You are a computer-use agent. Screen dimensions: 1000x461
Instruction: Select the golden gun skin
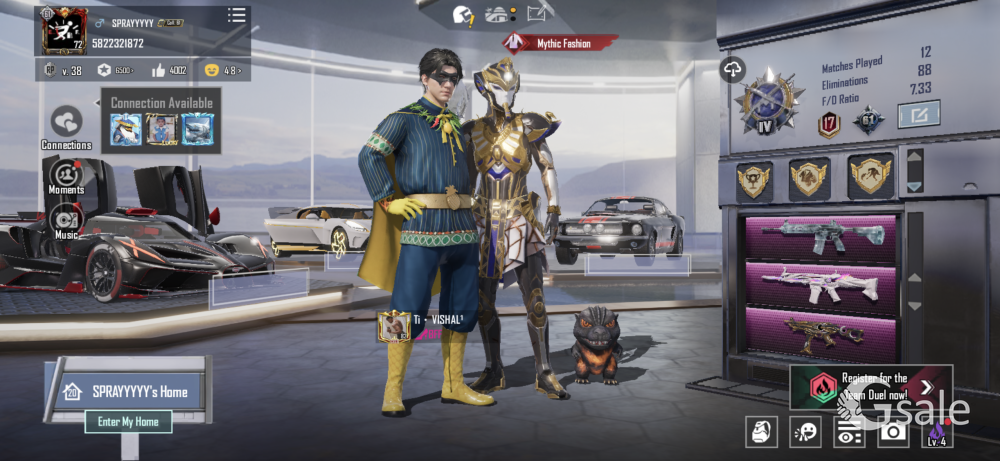tap(821, 332)
